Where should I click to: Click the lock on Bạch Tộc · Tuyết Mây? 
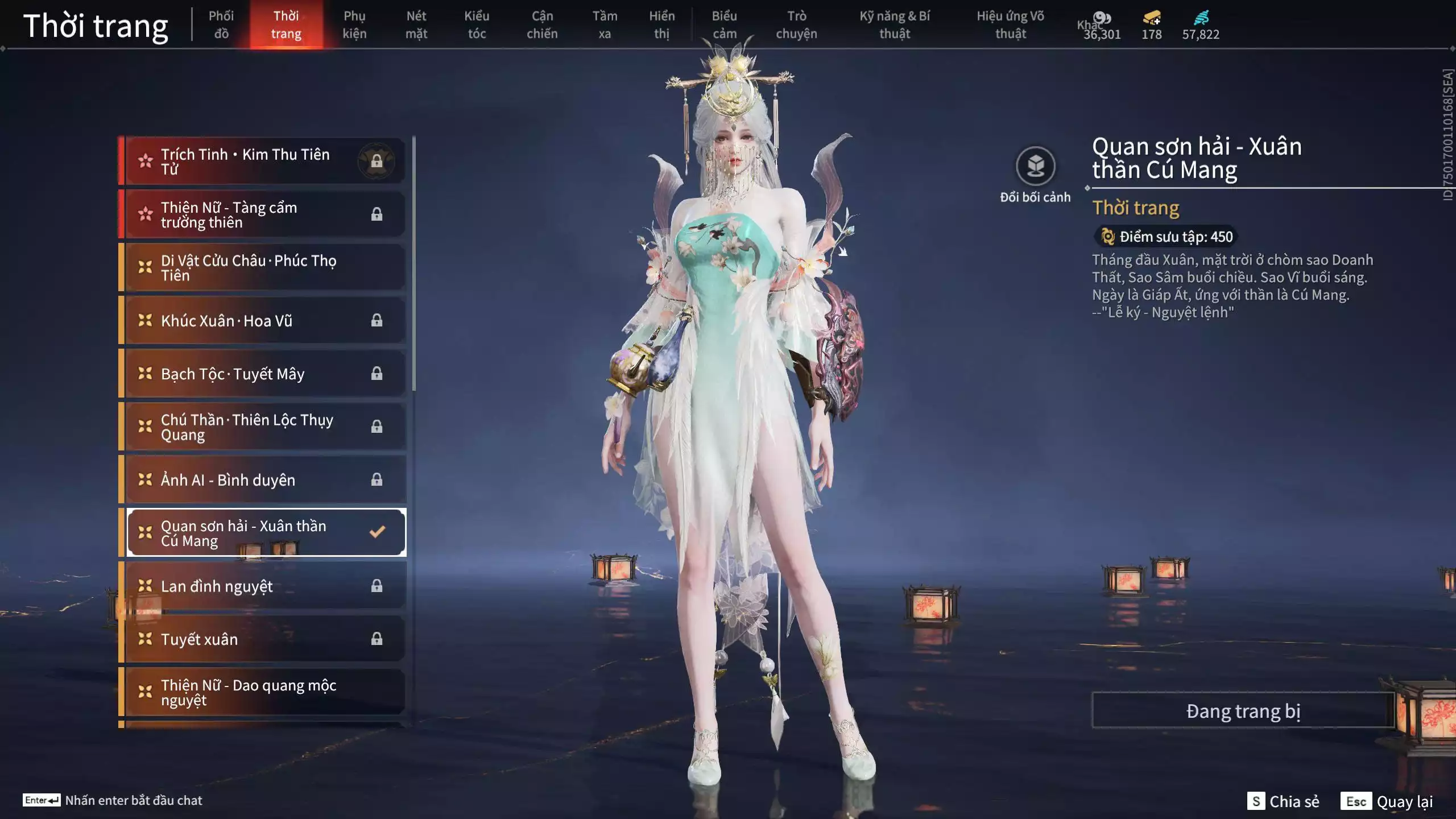[377, 373]
